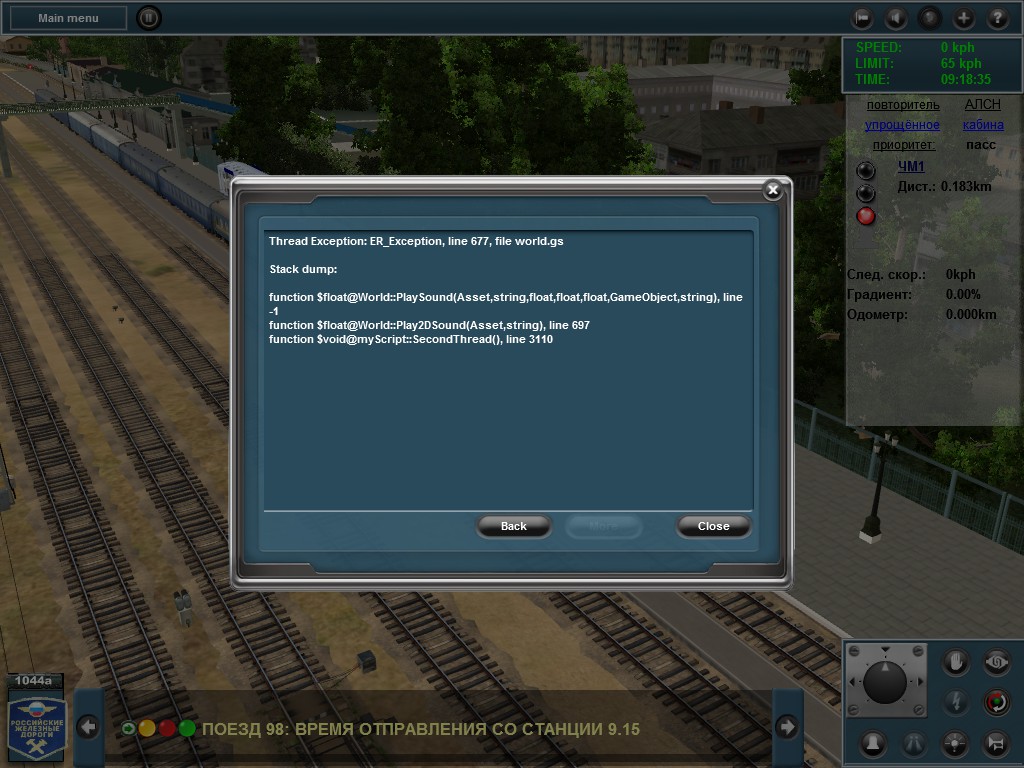
Task: Open the Main menu
Action: click(68, 18)
